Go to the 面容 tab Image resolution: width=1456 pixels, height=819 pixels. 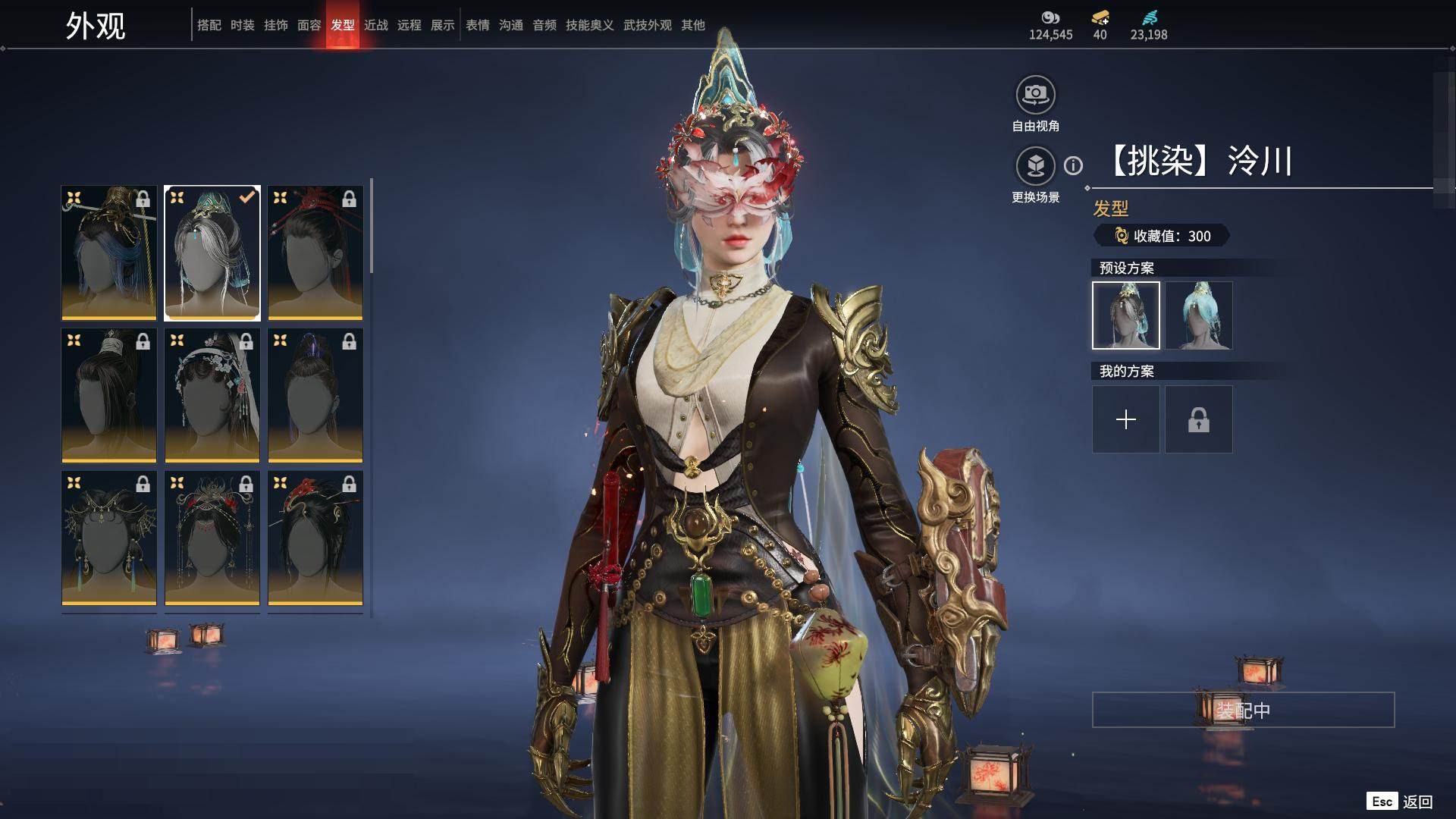(x=309, y=25)
